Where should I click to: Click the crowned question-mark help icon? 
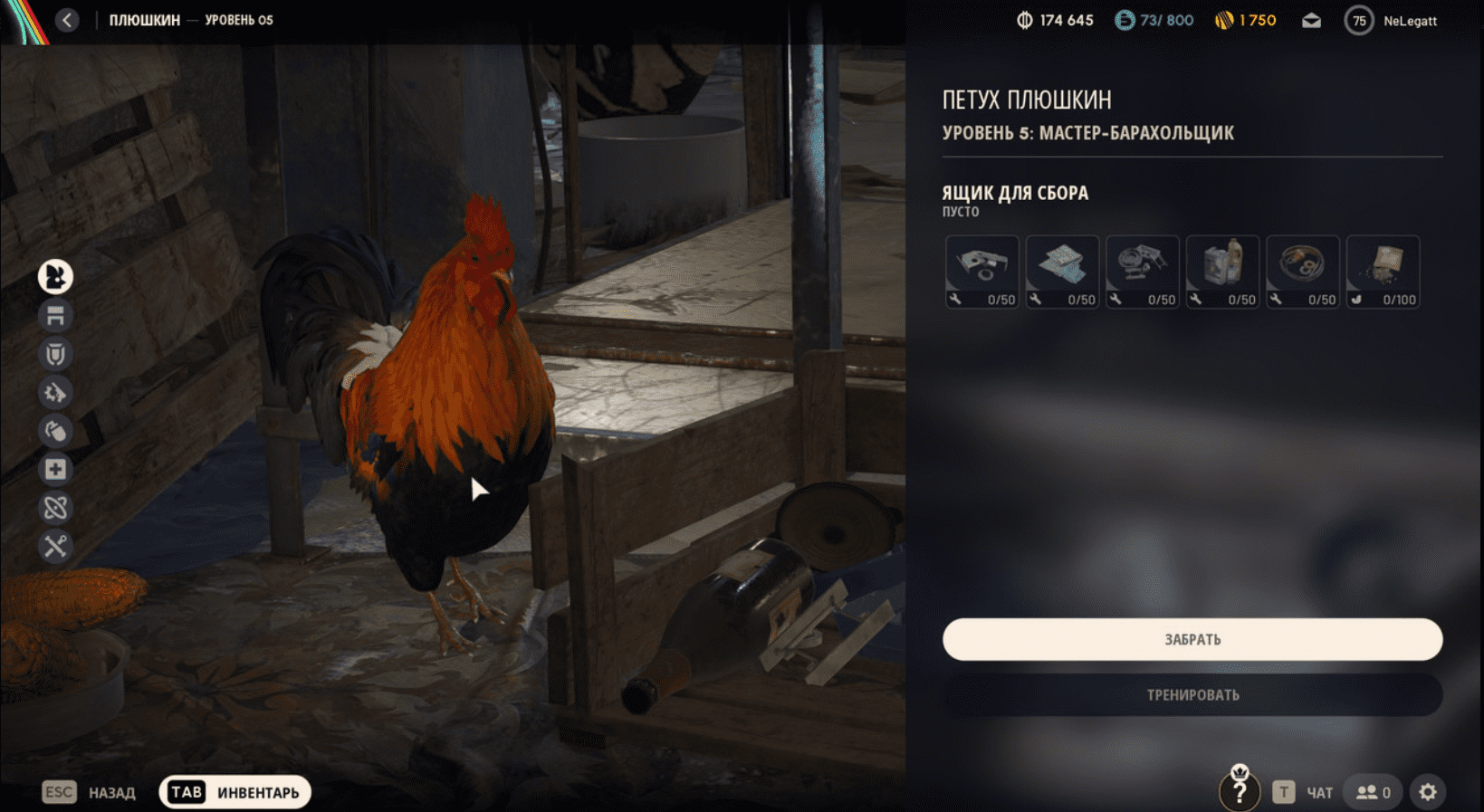pyautogui.click(x=1240, y=789)
